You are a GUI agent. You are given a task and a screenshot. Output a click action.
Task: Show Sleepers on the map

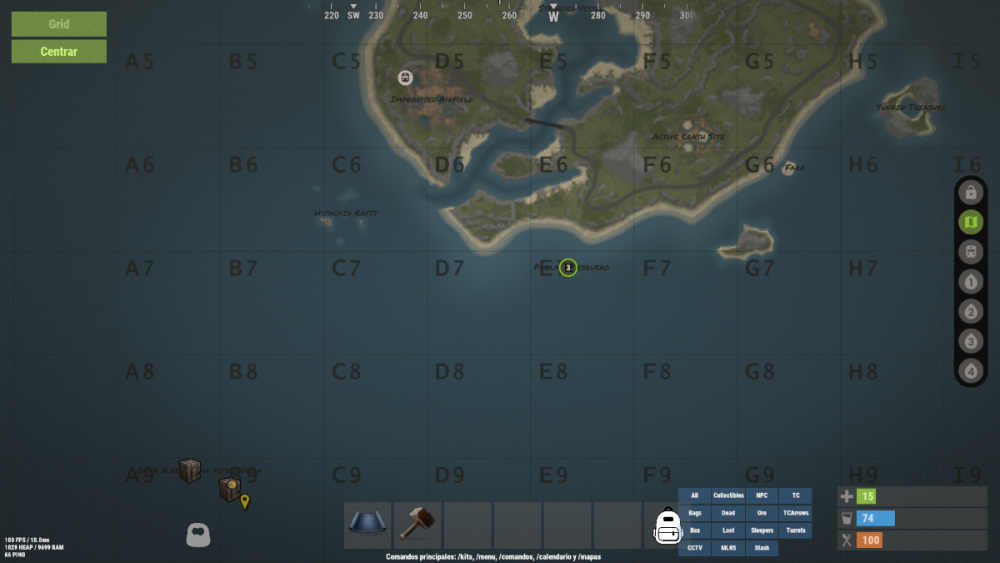click(x=762, y=531)
